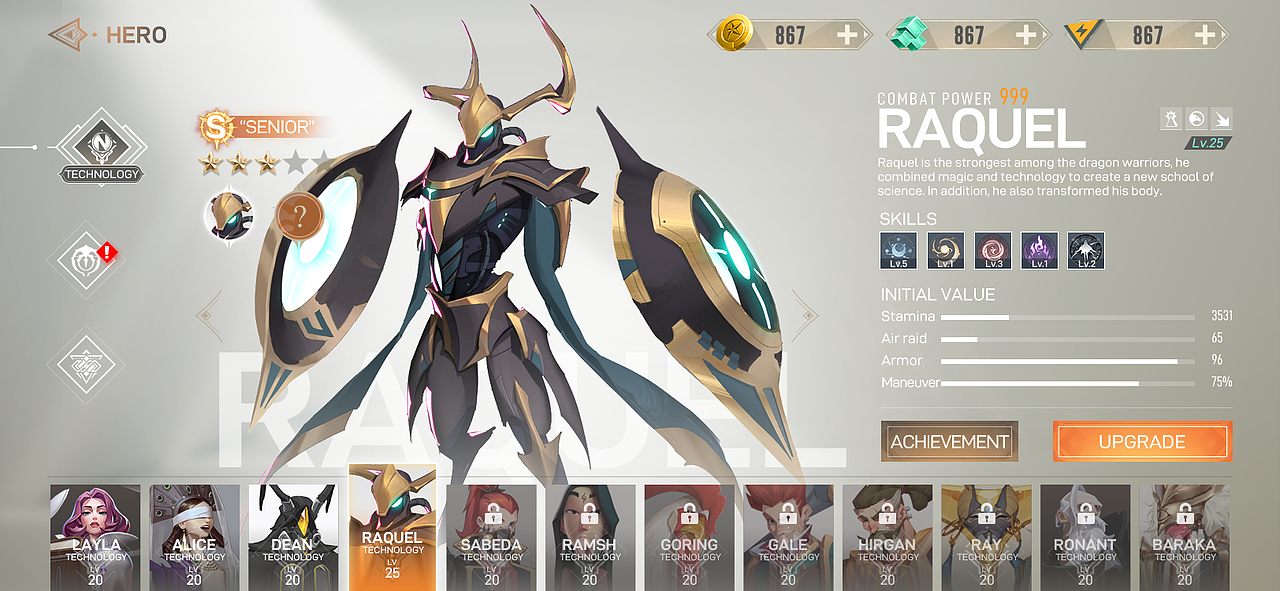Select the Lv.3 red swirl skill
Viewport: 1280px width, 591px height.
(x=992, y=250)
